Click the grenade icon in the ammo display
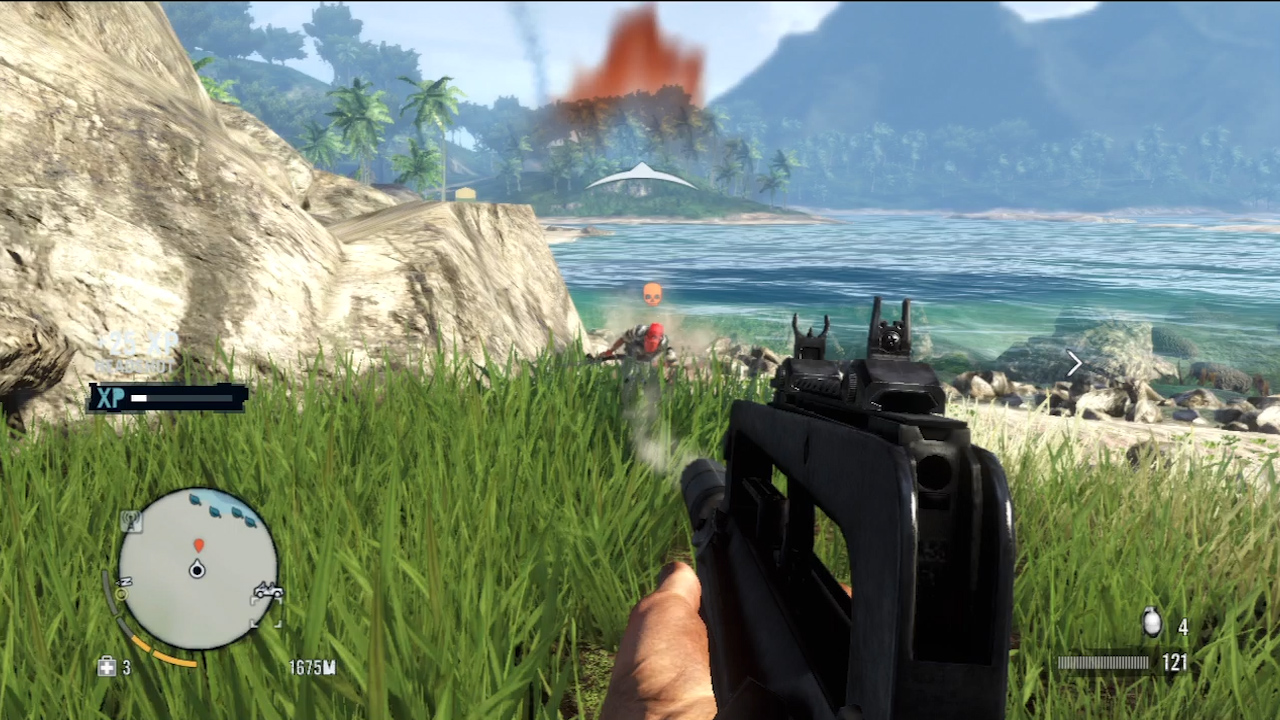1280x720 pixels. point(1152,621)
